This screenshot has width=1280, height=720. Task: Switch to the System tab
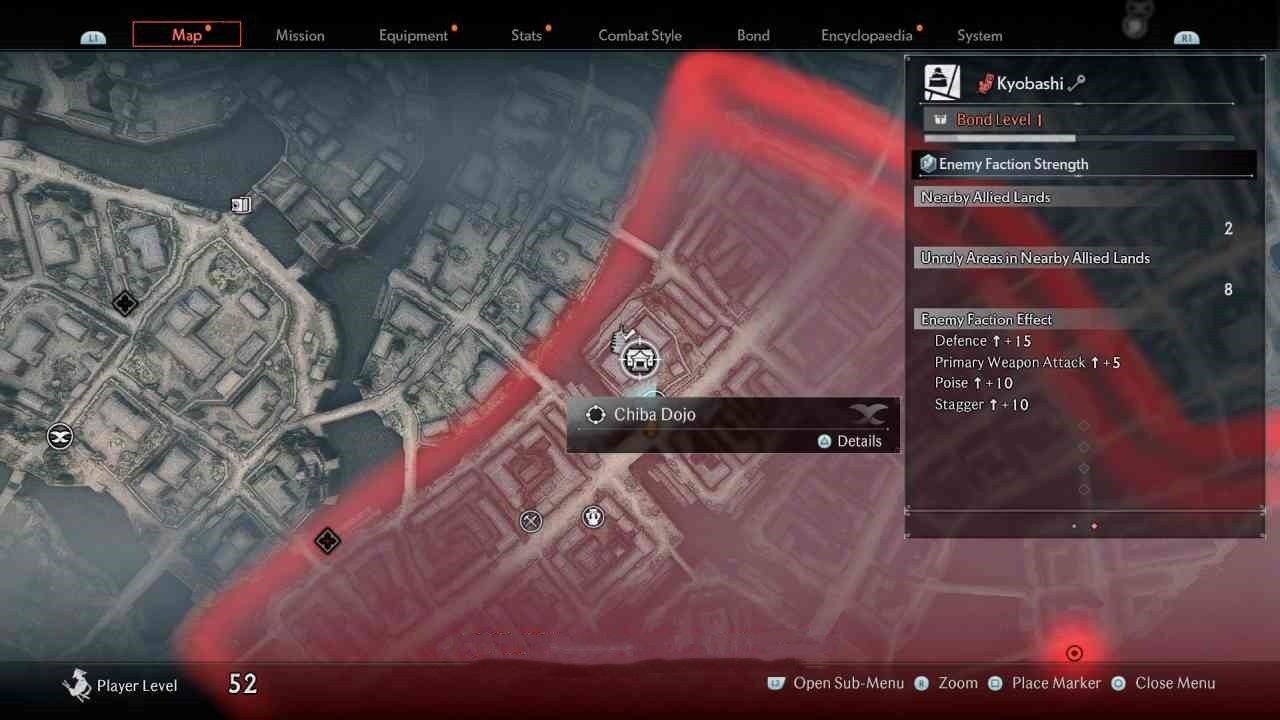coord(979,35)
